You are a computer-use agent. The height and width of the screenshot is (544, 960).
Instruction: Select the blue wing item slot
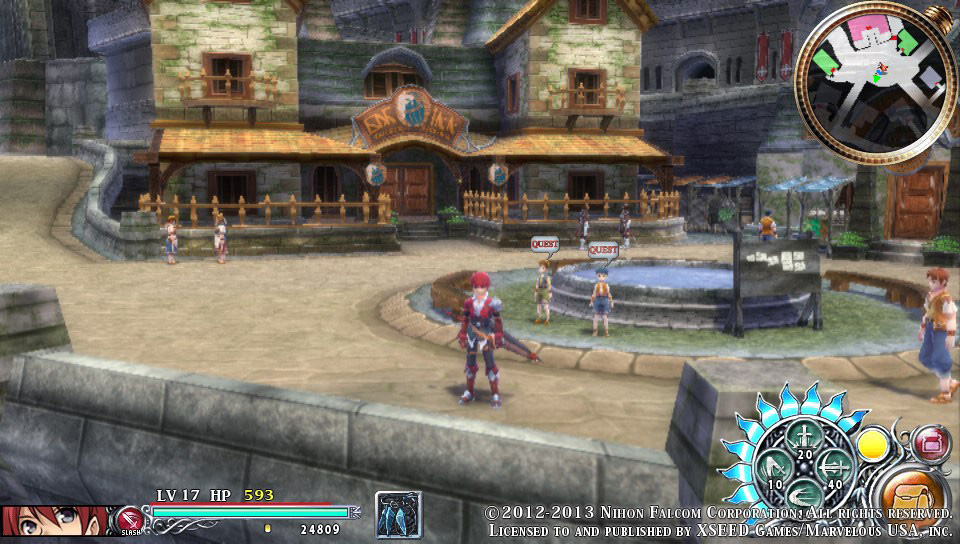[x=398, y=514]
